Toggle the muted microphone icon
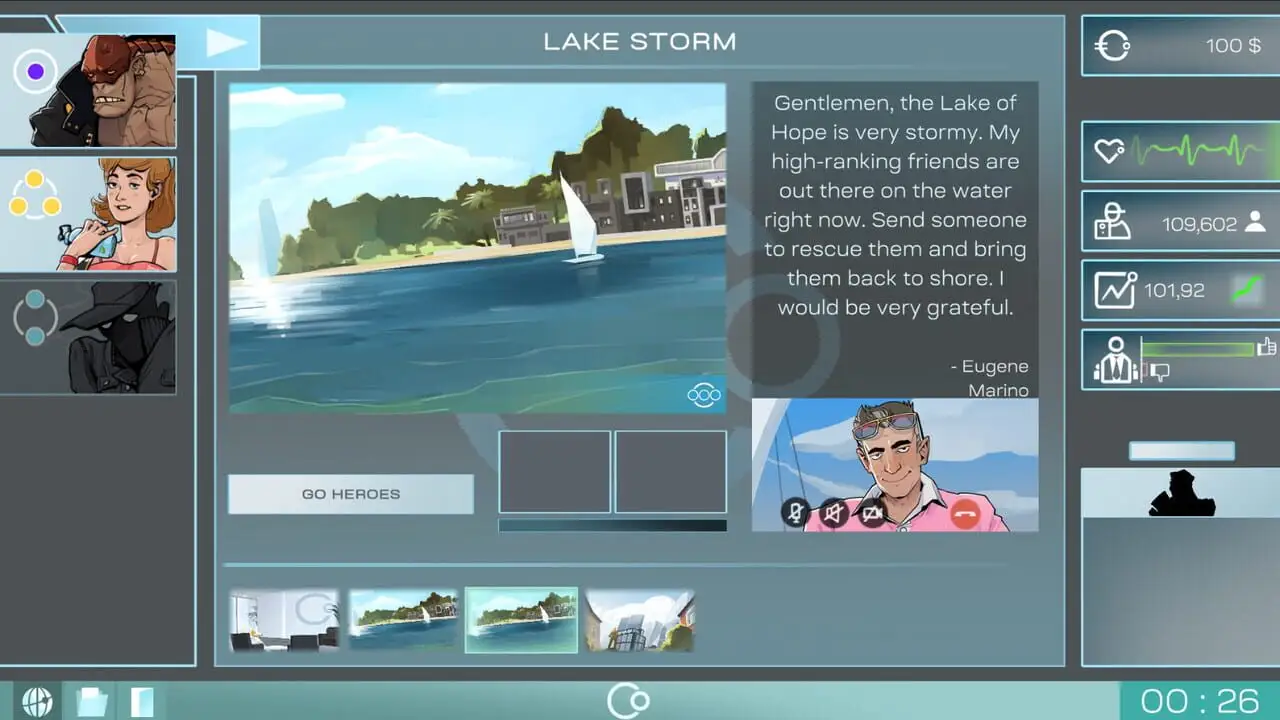The width and height of the screenshot is (1280, 720). (x=795, y=514)
